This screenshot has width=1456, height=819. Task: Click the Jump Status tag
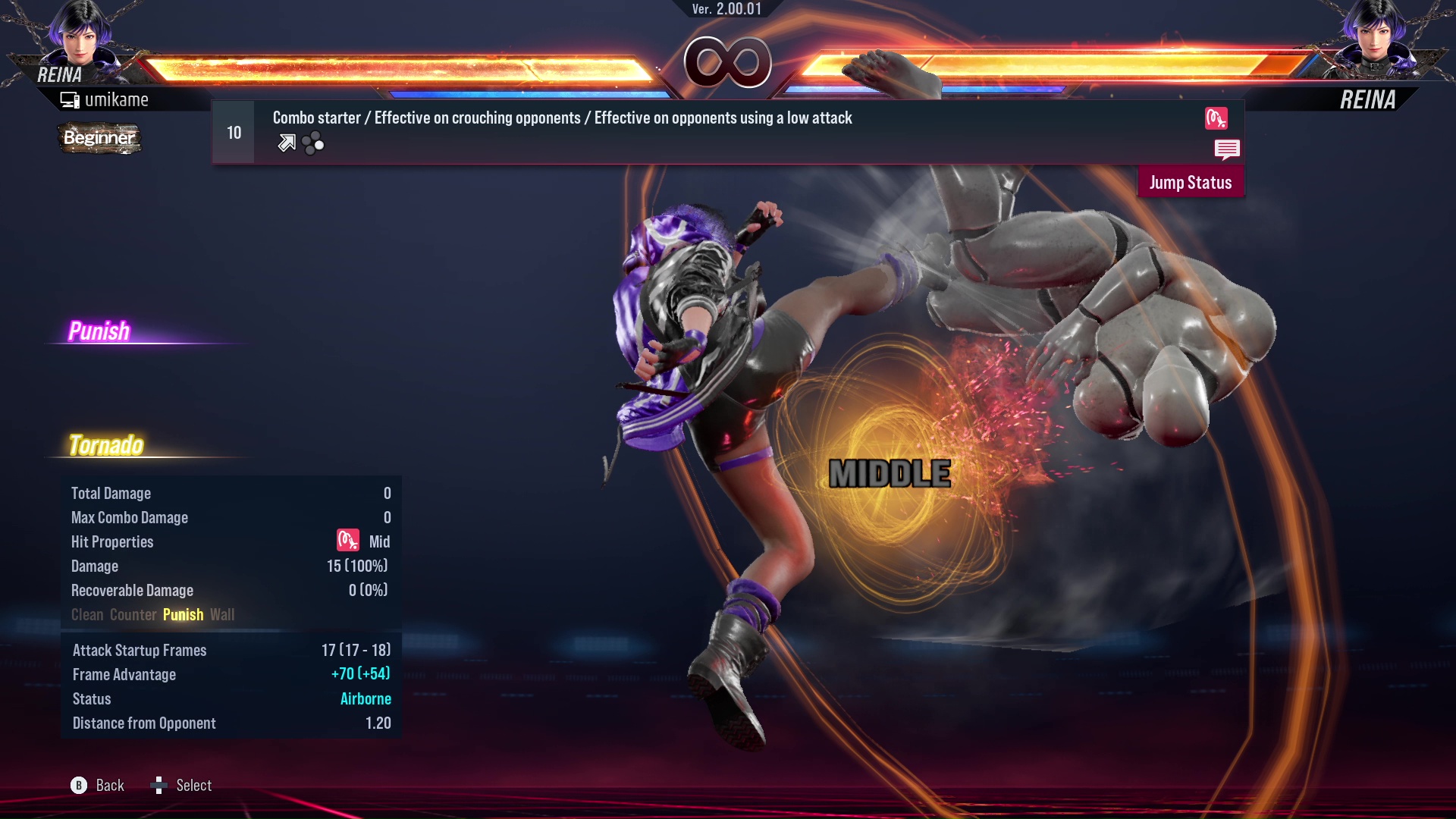point(1191,182)
